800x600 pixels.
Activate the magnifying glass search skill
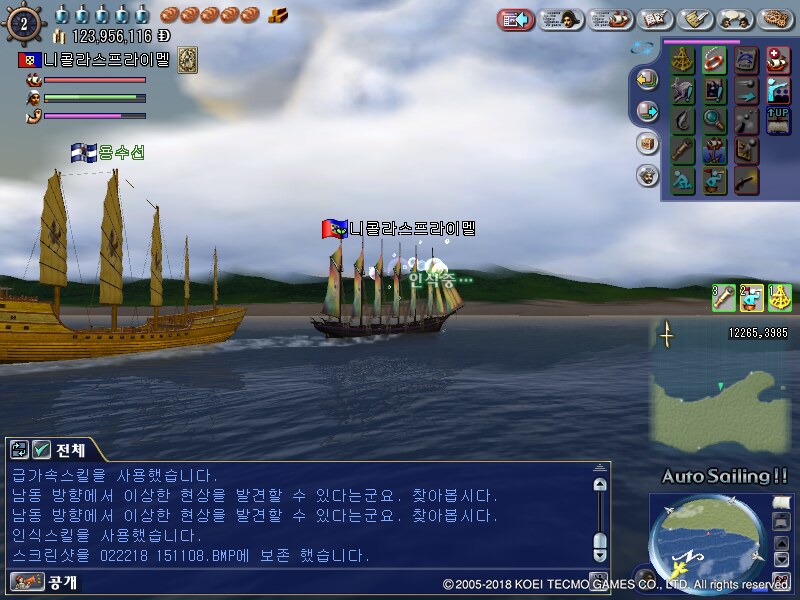pyautogui.click(x=714, y=121)
